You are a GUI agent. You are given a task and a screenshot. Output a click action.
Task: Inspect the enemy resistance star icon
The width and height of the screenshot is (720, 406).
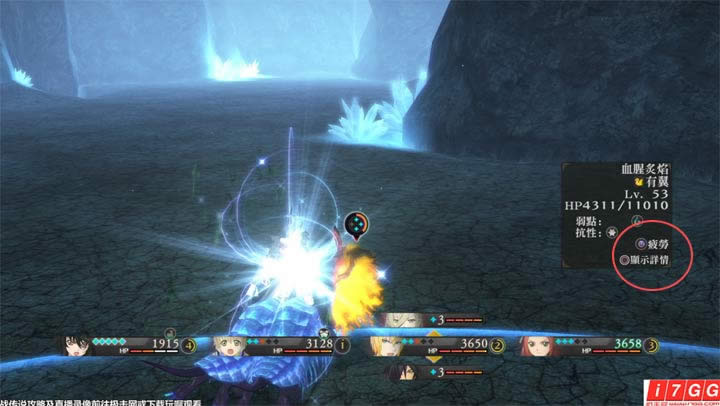coord(610,232)
